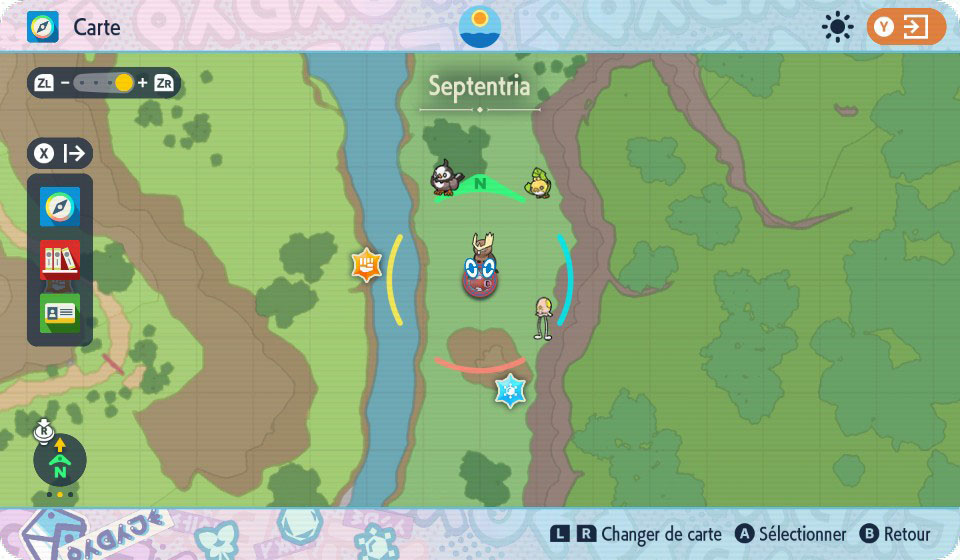The height and width of the screenshot is (560, 960).
Task: Toggle the north-lock compass indicator
Action: point(59,459)
